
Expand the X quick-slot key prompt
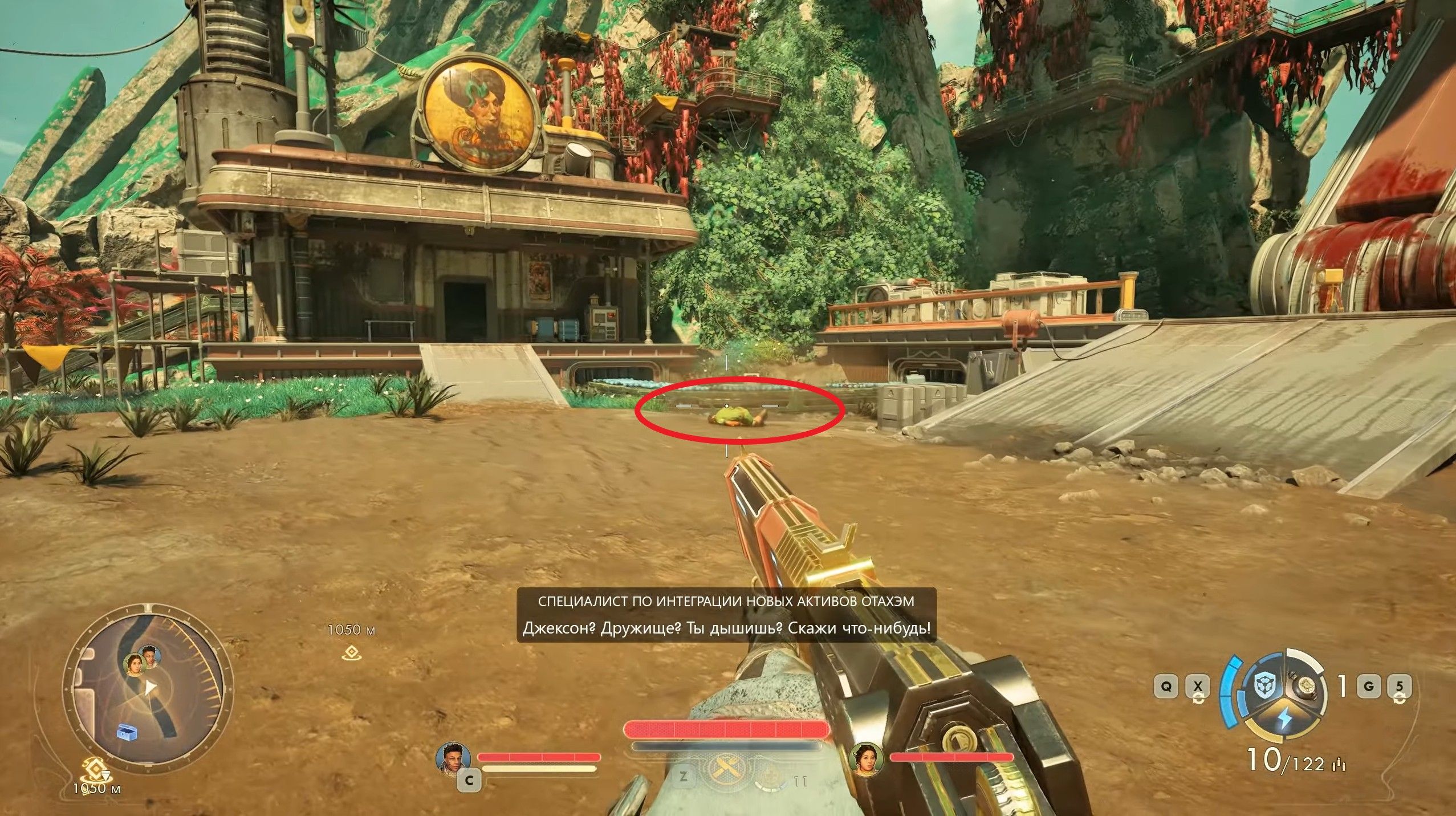click(1198, 687)
